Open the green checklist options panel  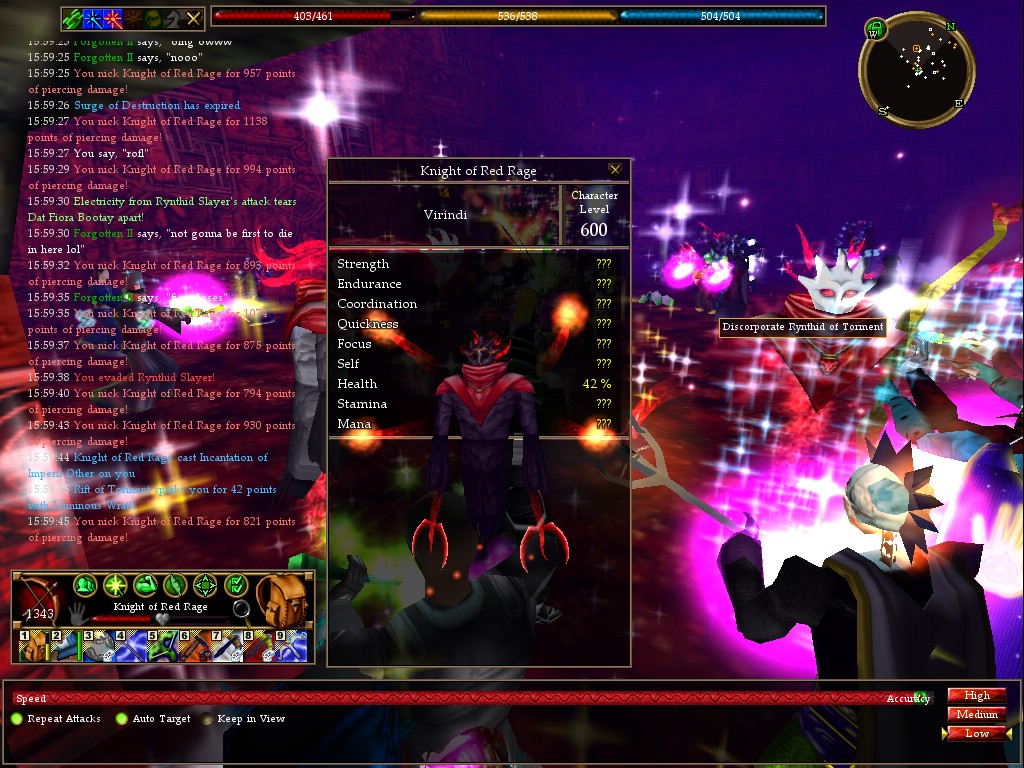click(x=236, y=585)
